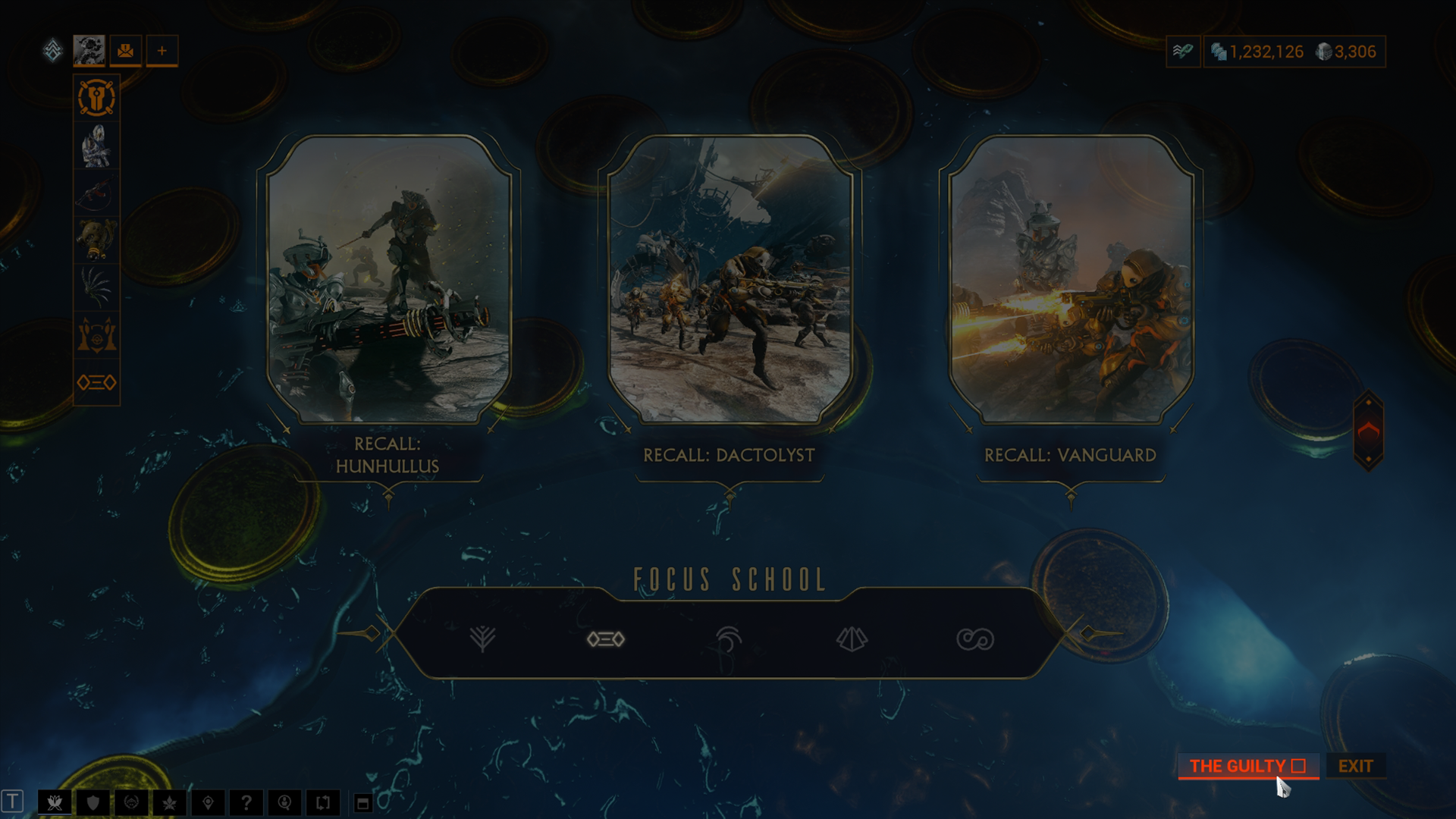Select the swirling-wave focus school icon
Viewport: 1456px width, 819px height.
point(728,639)
